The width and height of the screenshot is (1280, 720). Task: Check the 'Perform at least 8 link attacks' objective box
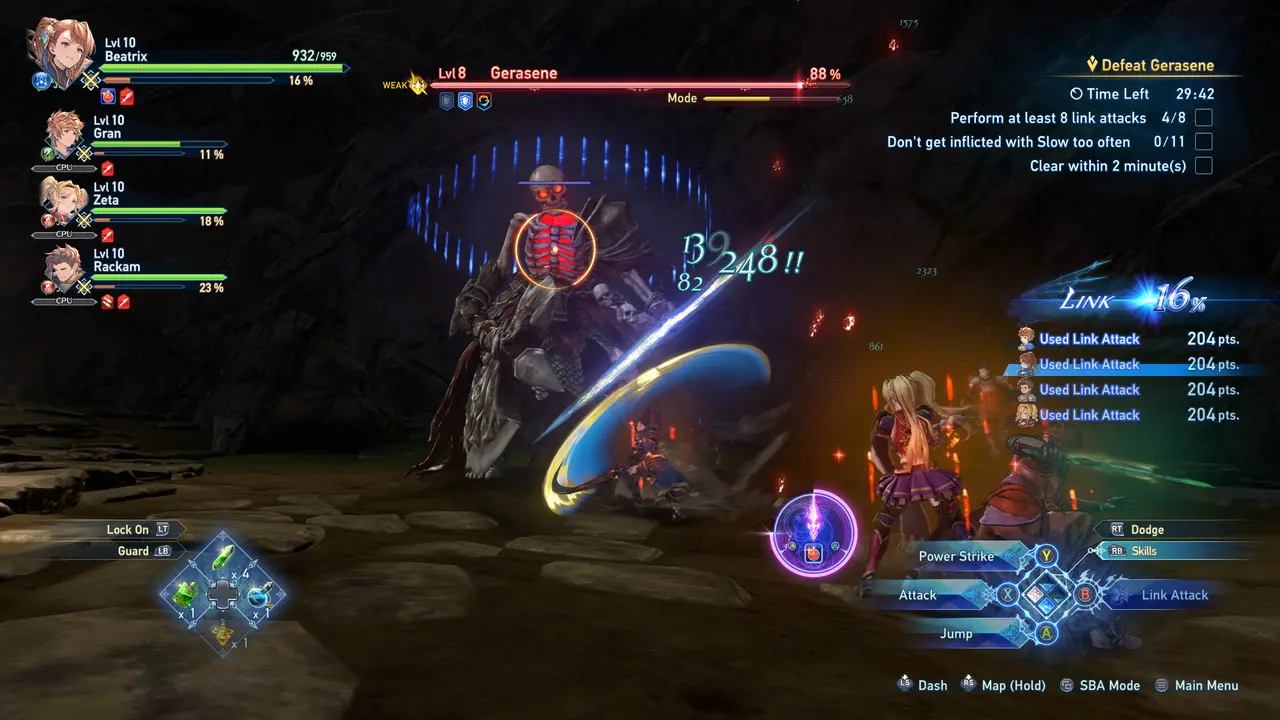click(x=1202, y=117)
